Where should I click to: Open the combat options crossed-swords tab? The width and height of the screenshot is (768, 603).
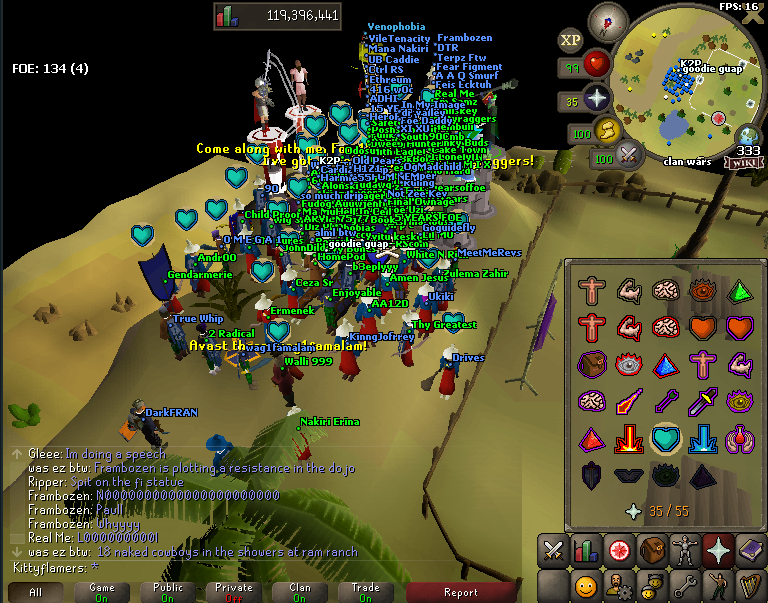(552, 550)
